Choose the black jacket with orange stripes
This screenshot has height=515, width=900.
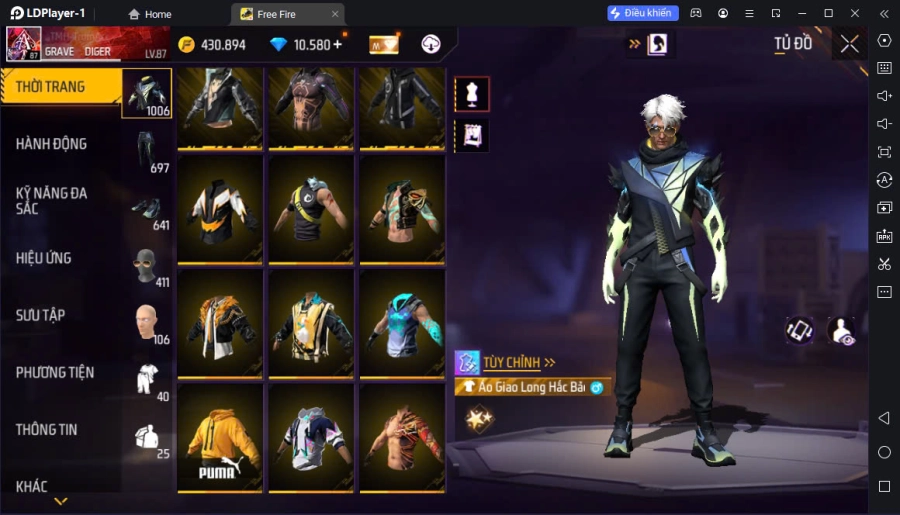(220, 208)
